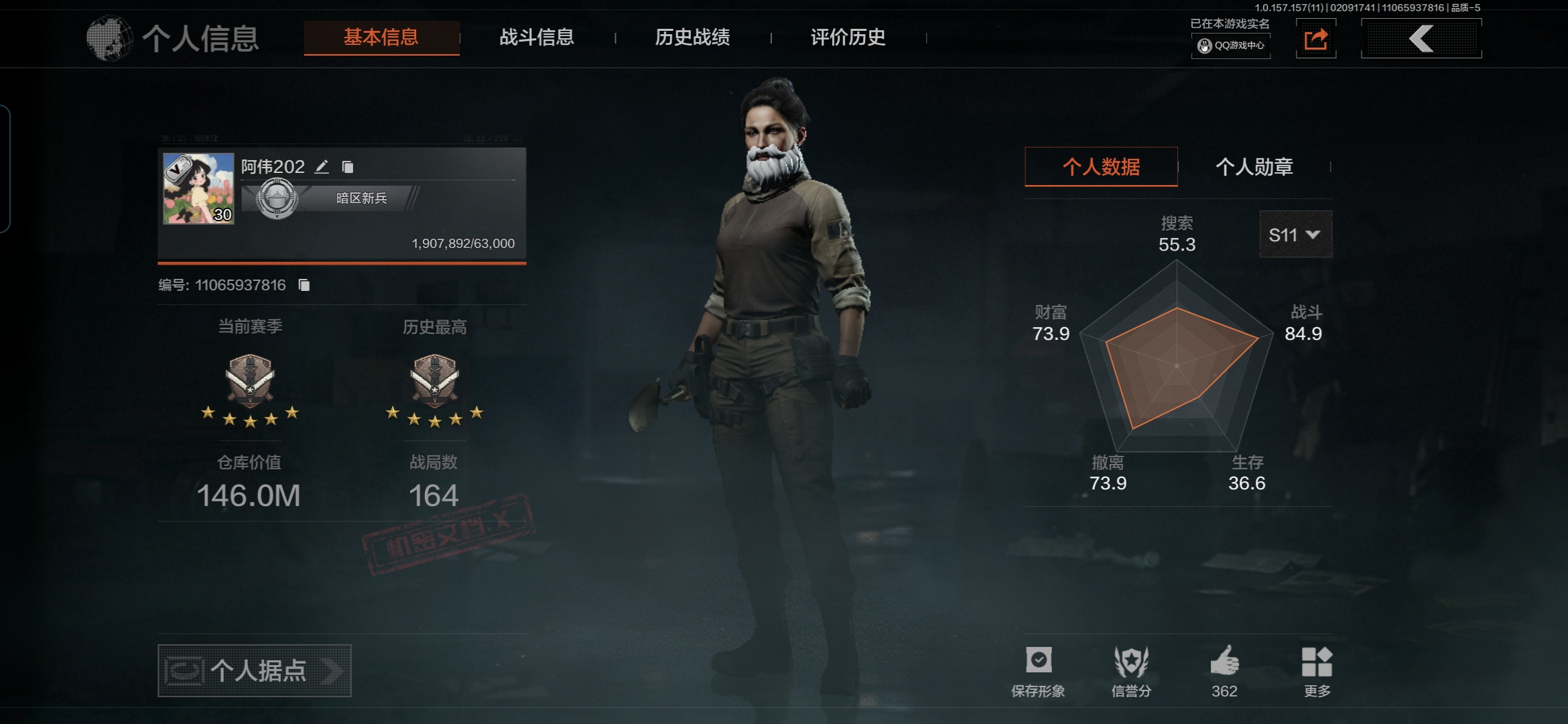Copy the player ID number
1568x724 pixels.
click(x=304, y=286)
